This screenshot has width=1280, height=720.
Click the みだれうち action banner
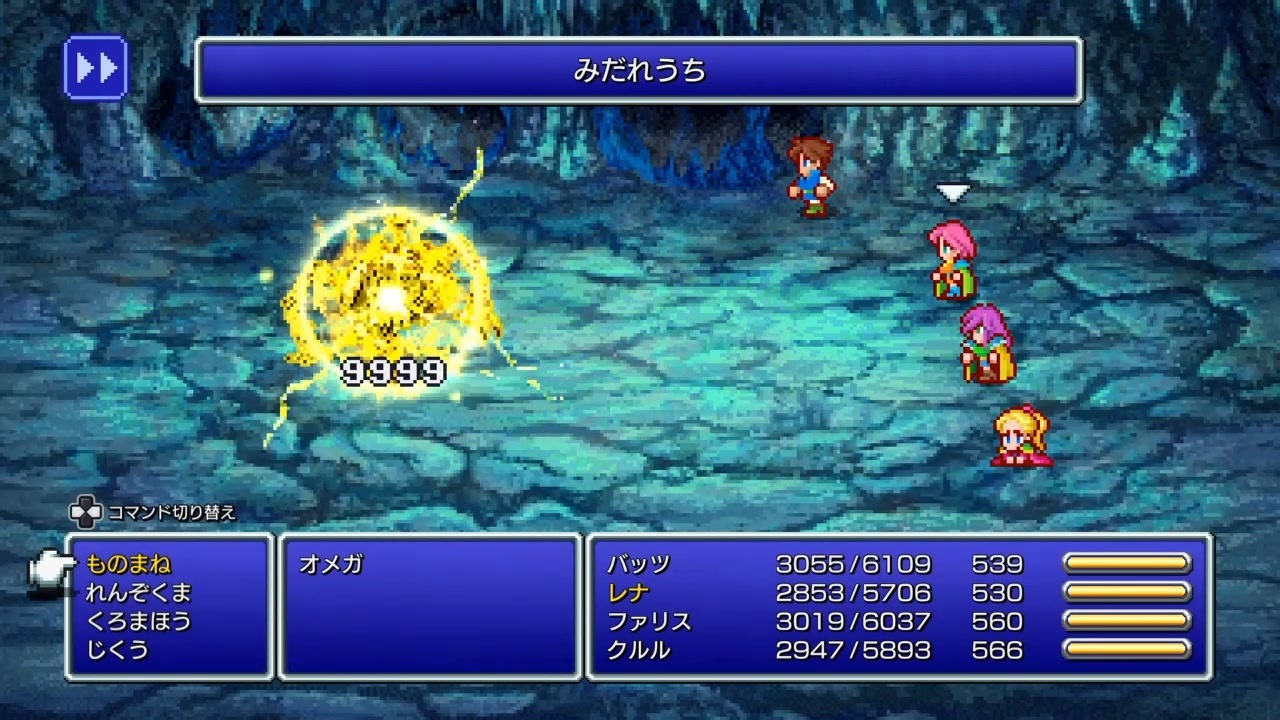(x=640, y=71)
